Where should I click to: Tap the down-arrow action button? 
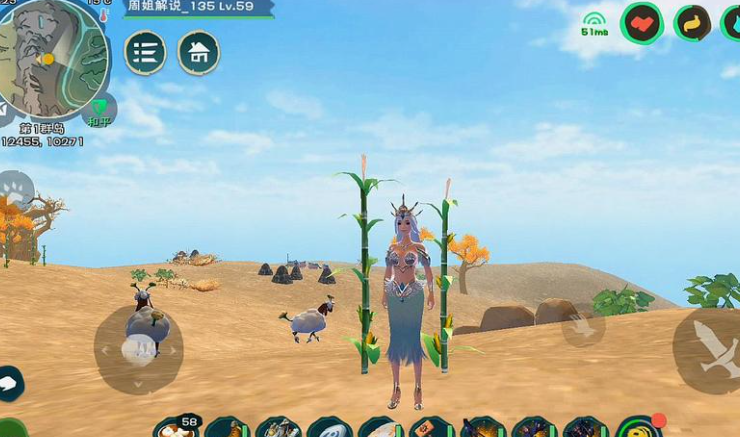(x=583, y=326)
